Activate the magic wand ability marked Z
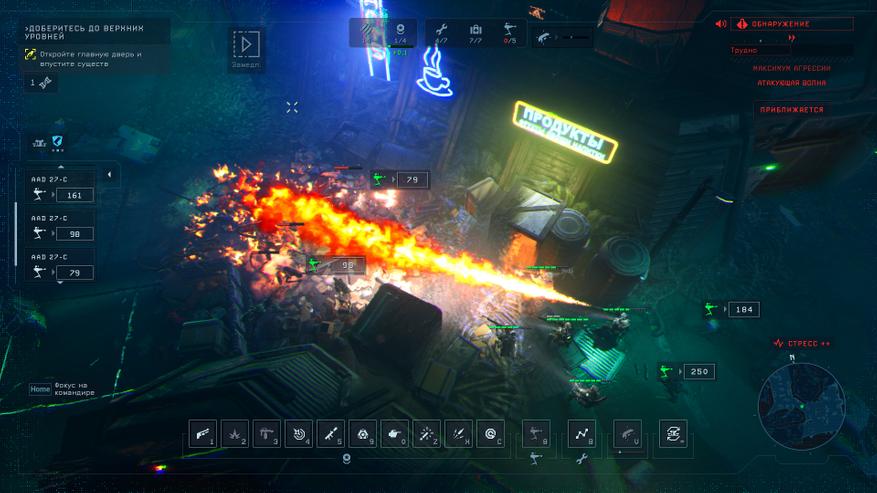 (x=427, y=433)
